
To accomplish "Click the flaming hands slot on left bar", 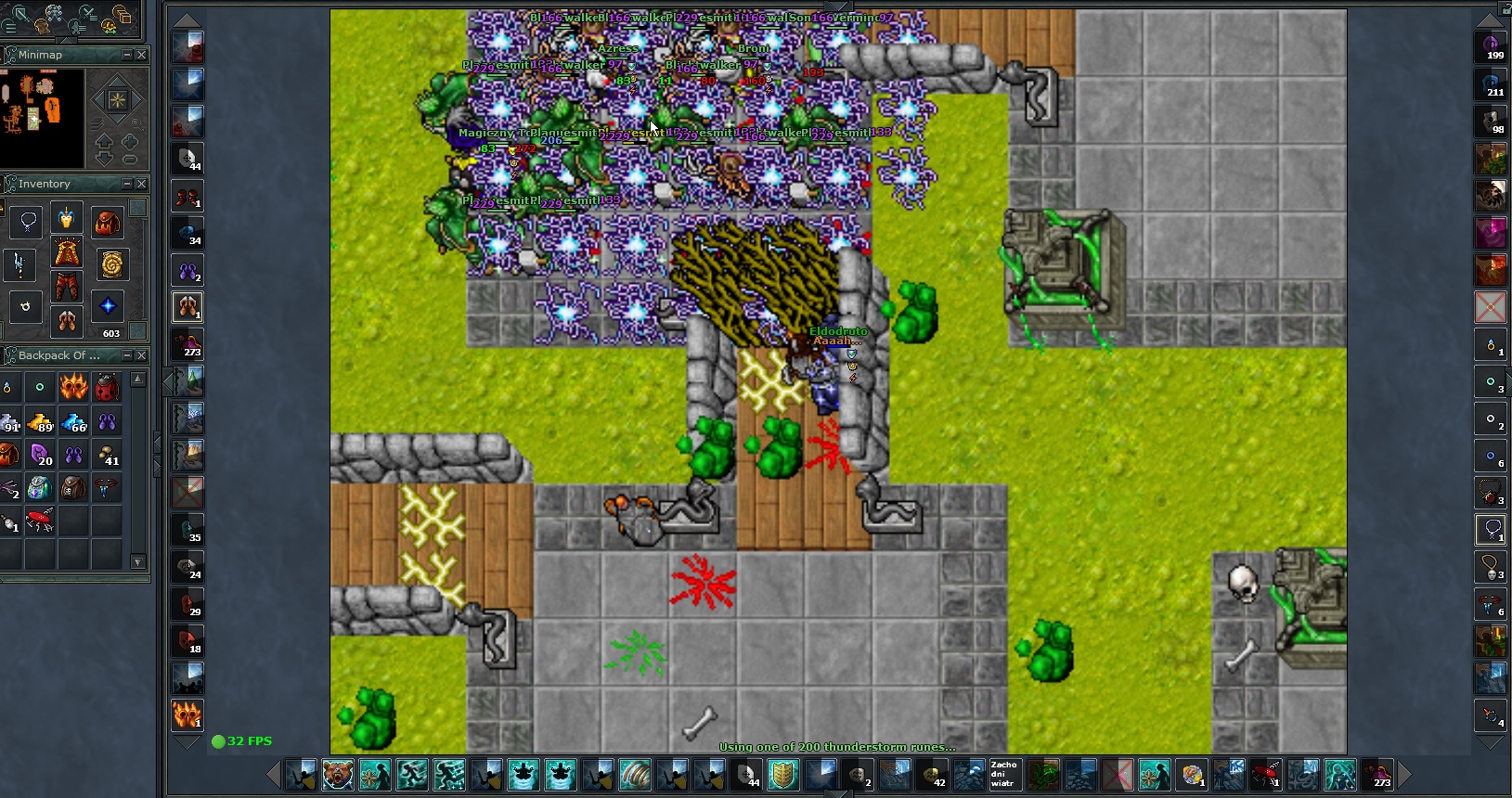I will tap(187, 714).
